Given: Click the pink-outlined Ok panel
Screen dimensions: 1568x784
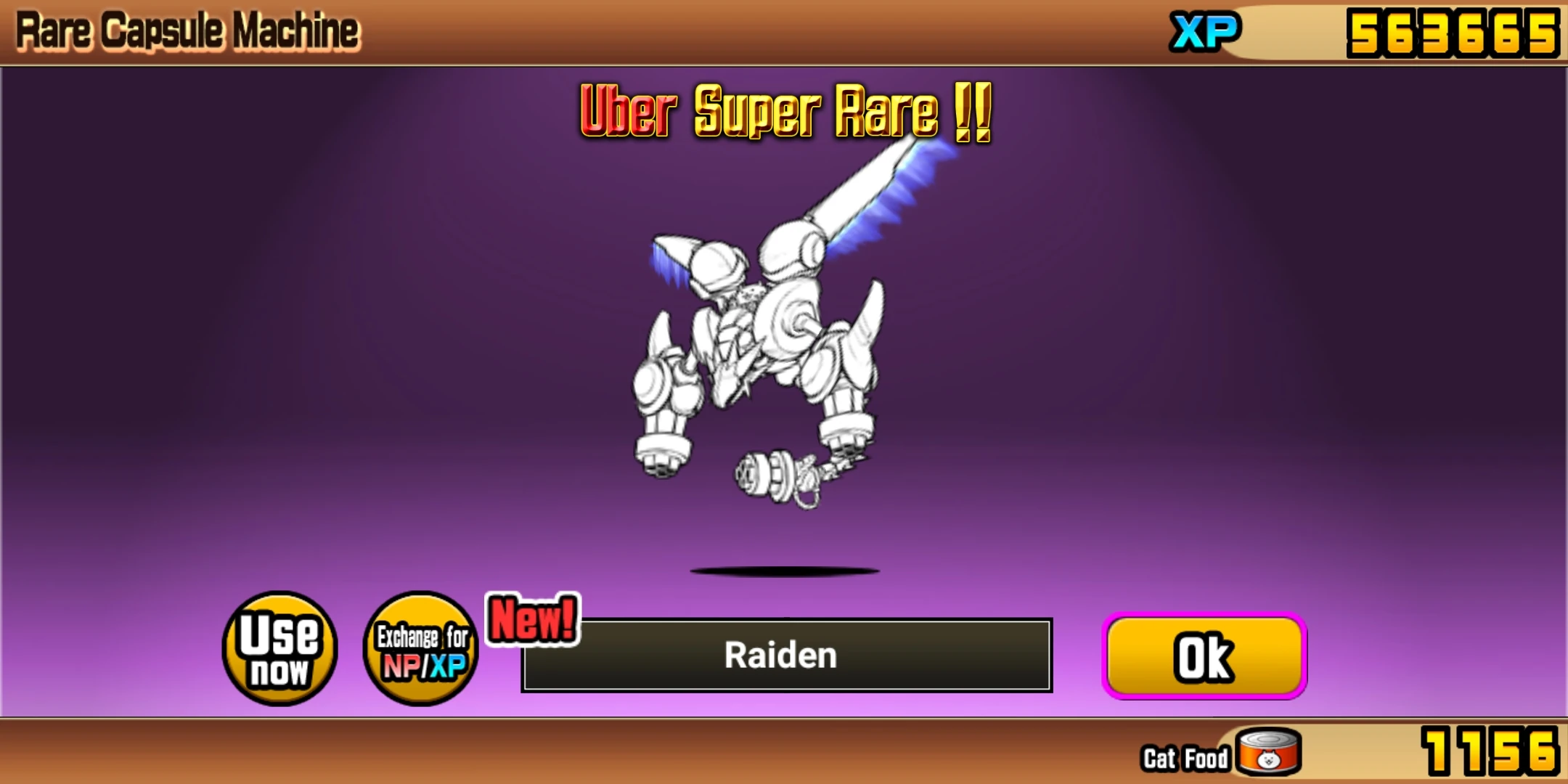Looking at the screenshot, I should click(x=1203, y=653).
